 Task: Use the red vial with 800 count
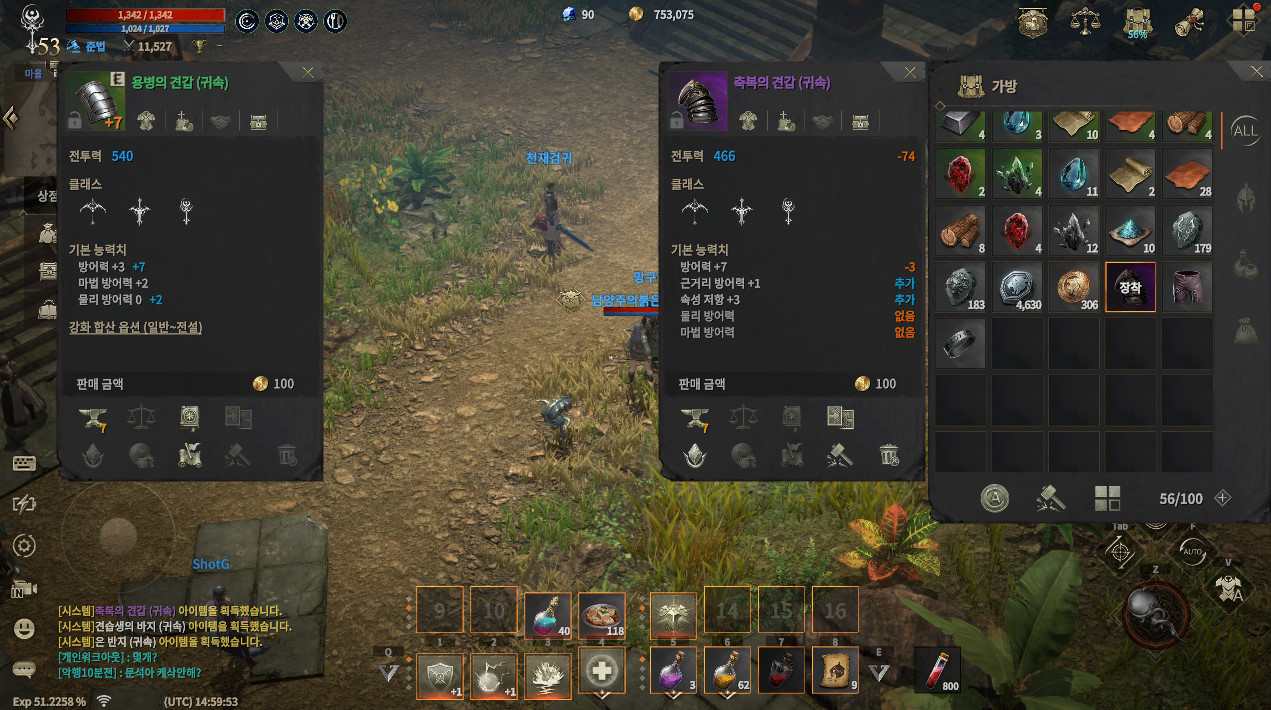pyautogui.click(x=937, y=669)
